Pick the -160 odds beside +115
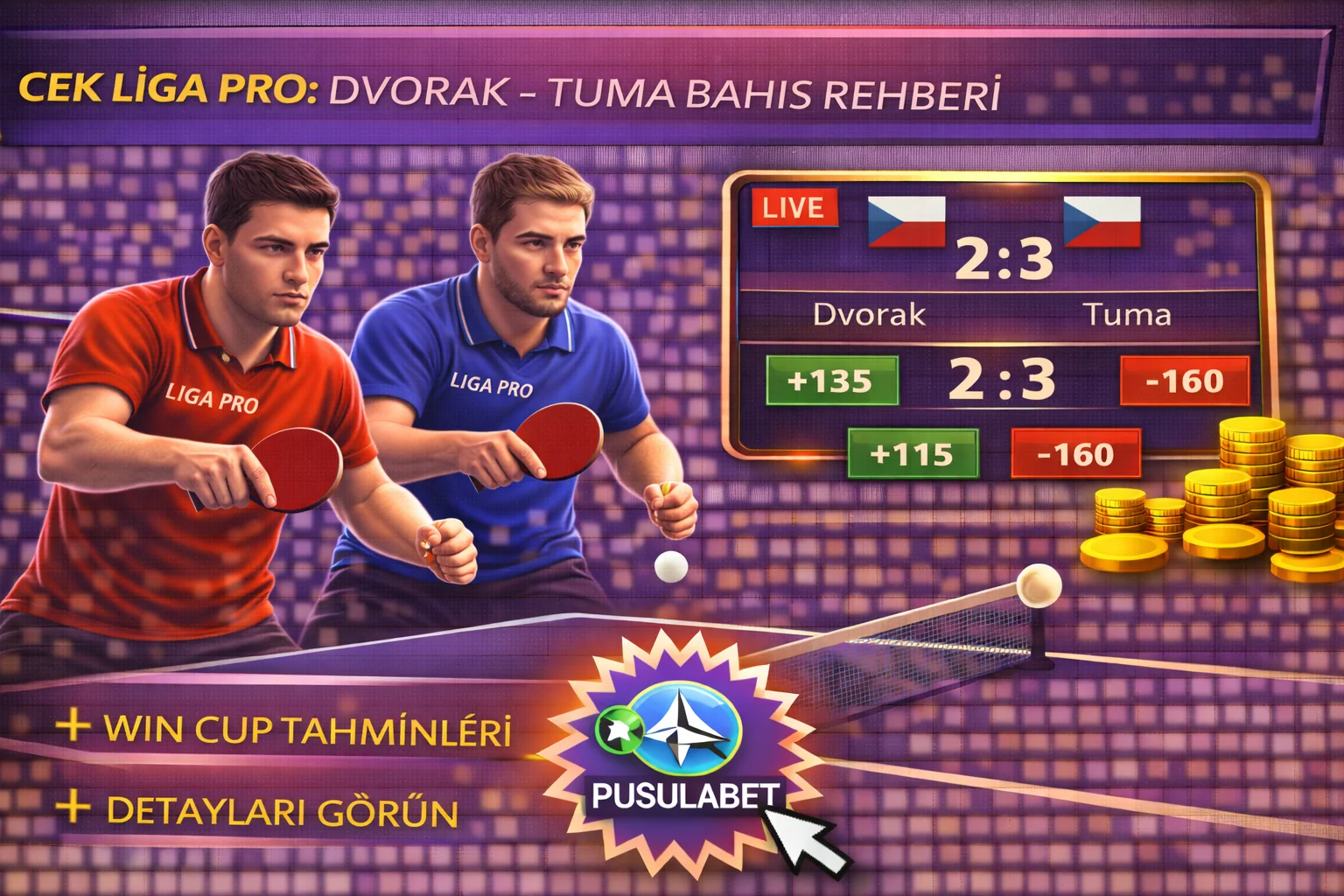 1075,453
